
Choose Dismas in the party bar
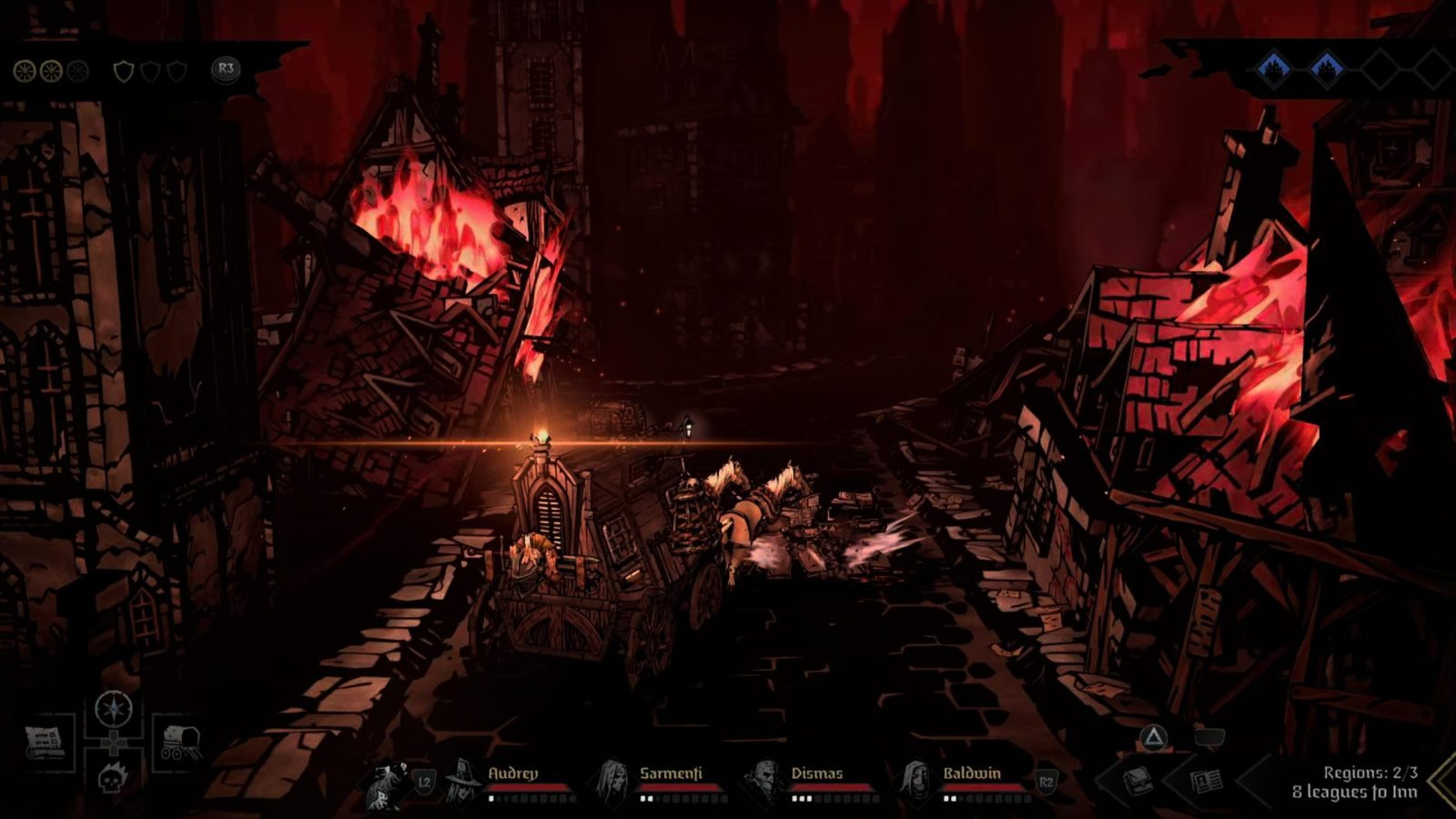pyautogui.click(x=763, y=782)
